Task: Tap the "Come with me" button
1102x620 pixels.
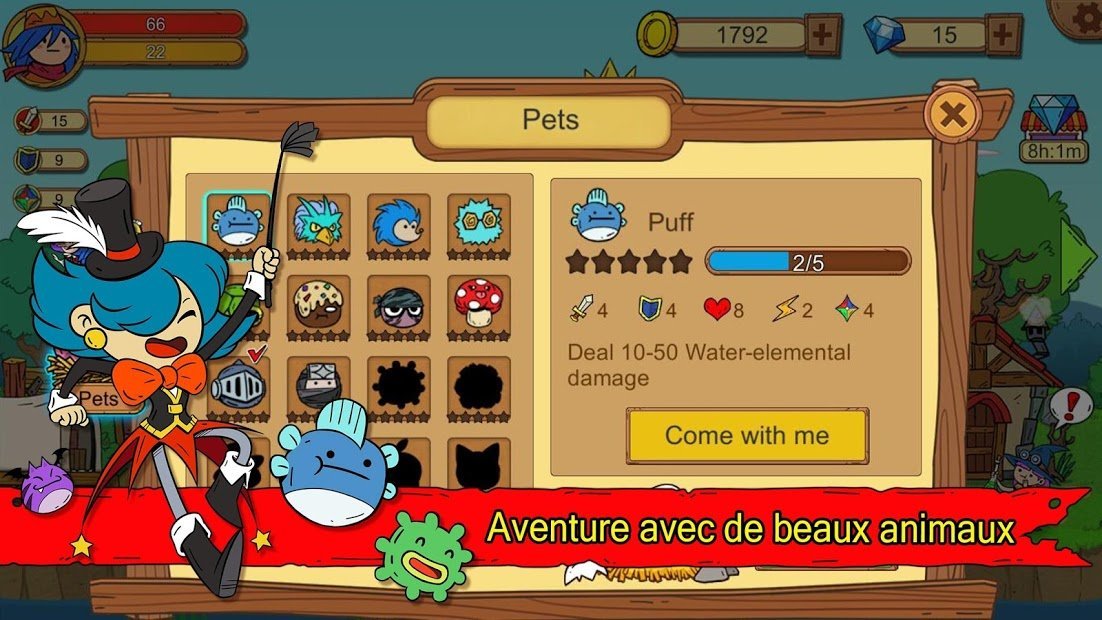Action: (x=747, y=436)
